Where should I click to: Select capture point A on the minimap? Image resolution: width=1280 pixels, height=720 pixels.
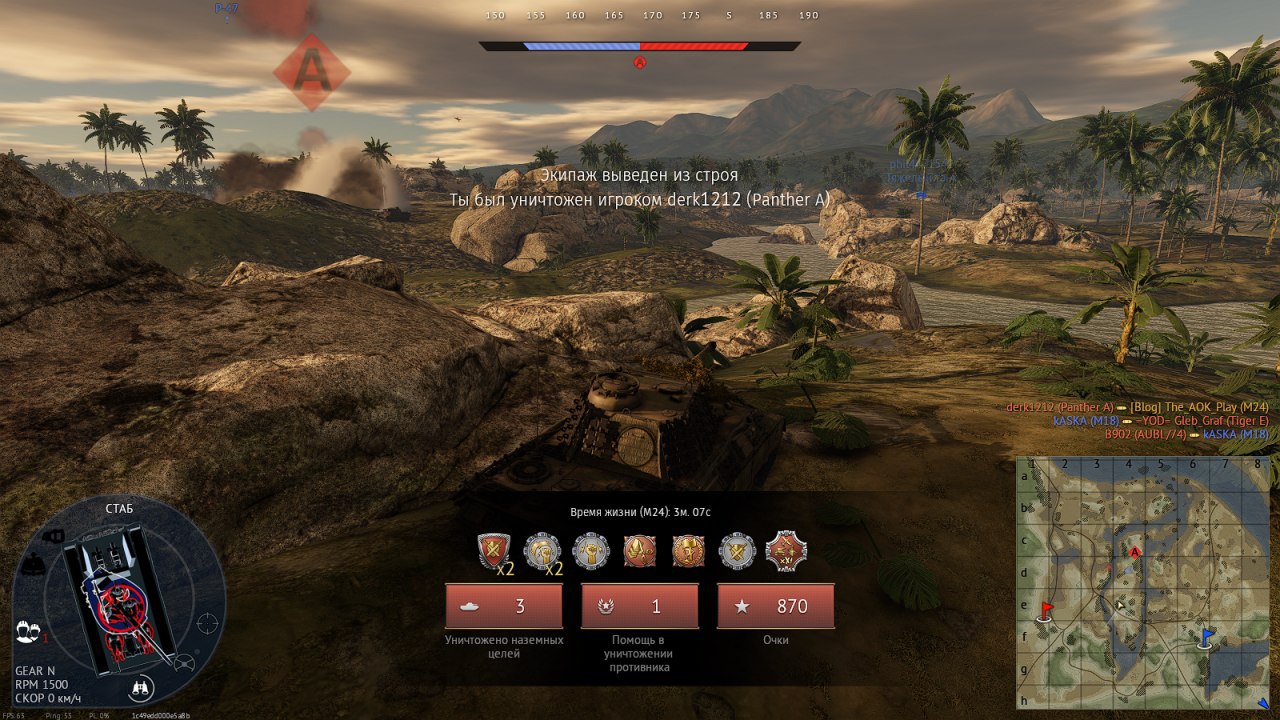click(1135, 552)
